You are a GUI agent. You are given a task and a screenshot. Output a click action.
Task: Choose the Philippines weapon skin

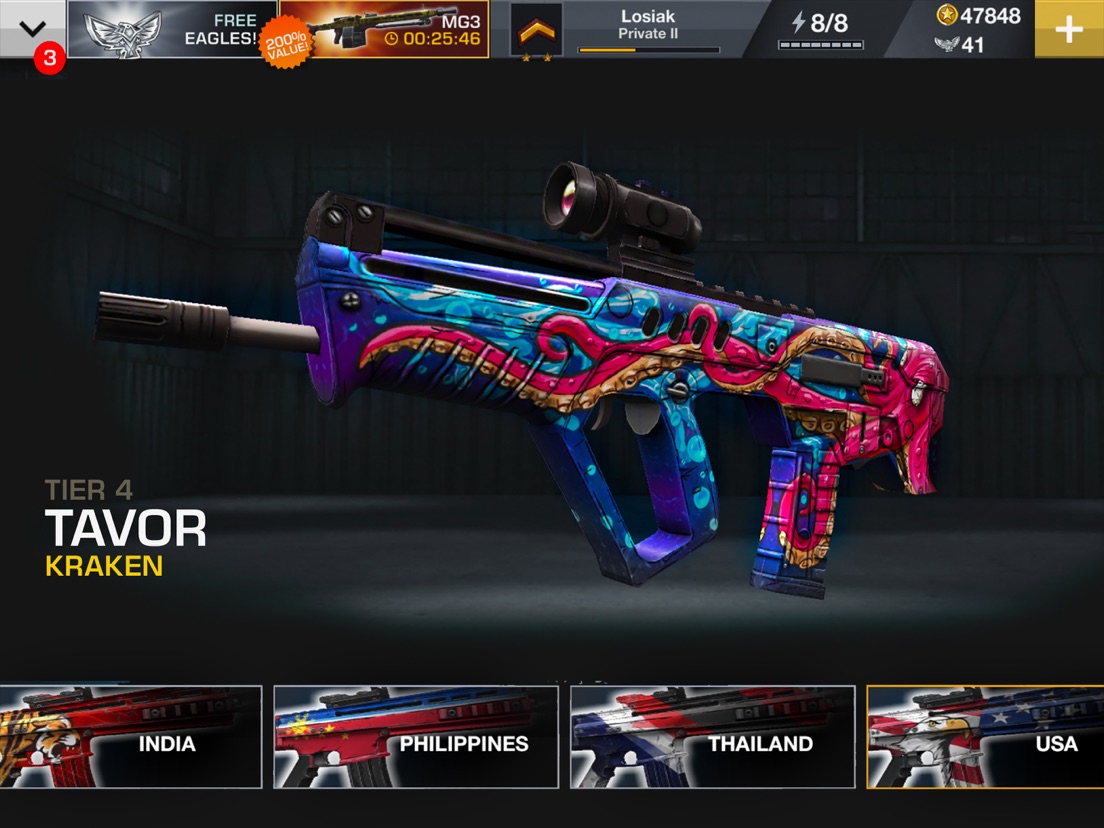[416, 737]
